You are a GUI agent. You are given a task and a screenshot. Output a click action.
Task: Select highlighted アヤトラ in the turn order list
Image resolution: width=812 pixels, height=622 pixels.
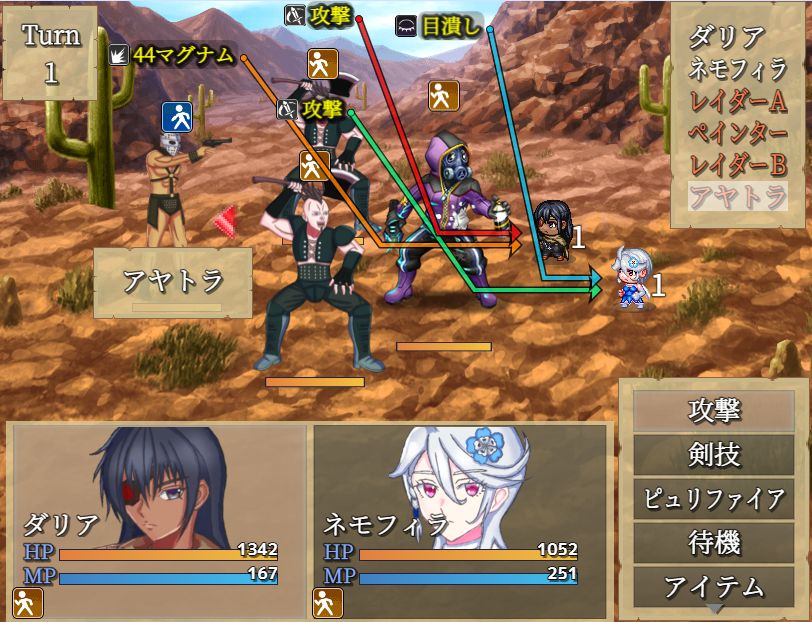click(x=739, y=198)
